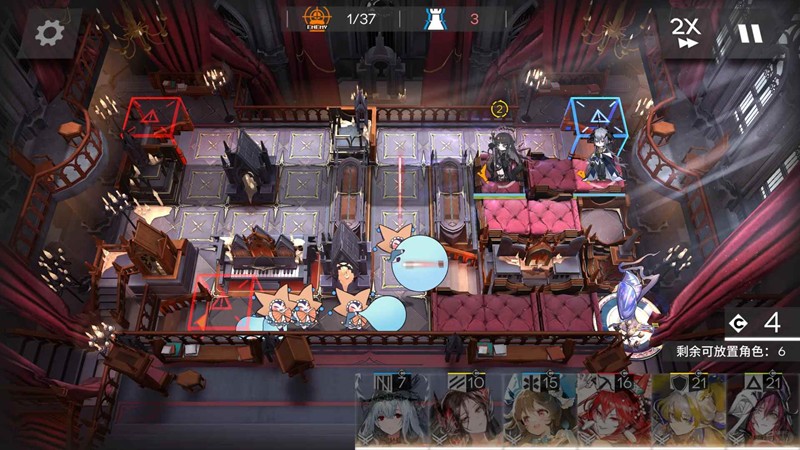This screenshot has width=800, height=450.
Task: Toggle the 2X game speed
Action: (684, 33)
